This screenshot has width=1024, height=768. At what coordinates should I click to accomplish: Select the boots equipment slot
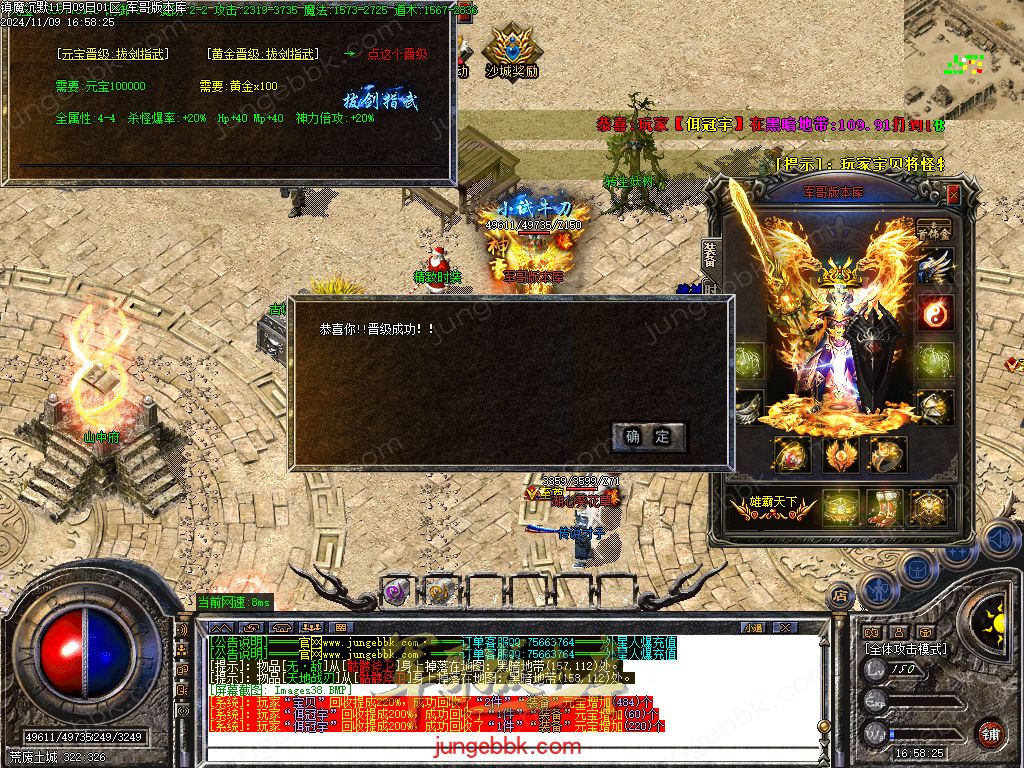pyautogui.click(x=885, y=507)
